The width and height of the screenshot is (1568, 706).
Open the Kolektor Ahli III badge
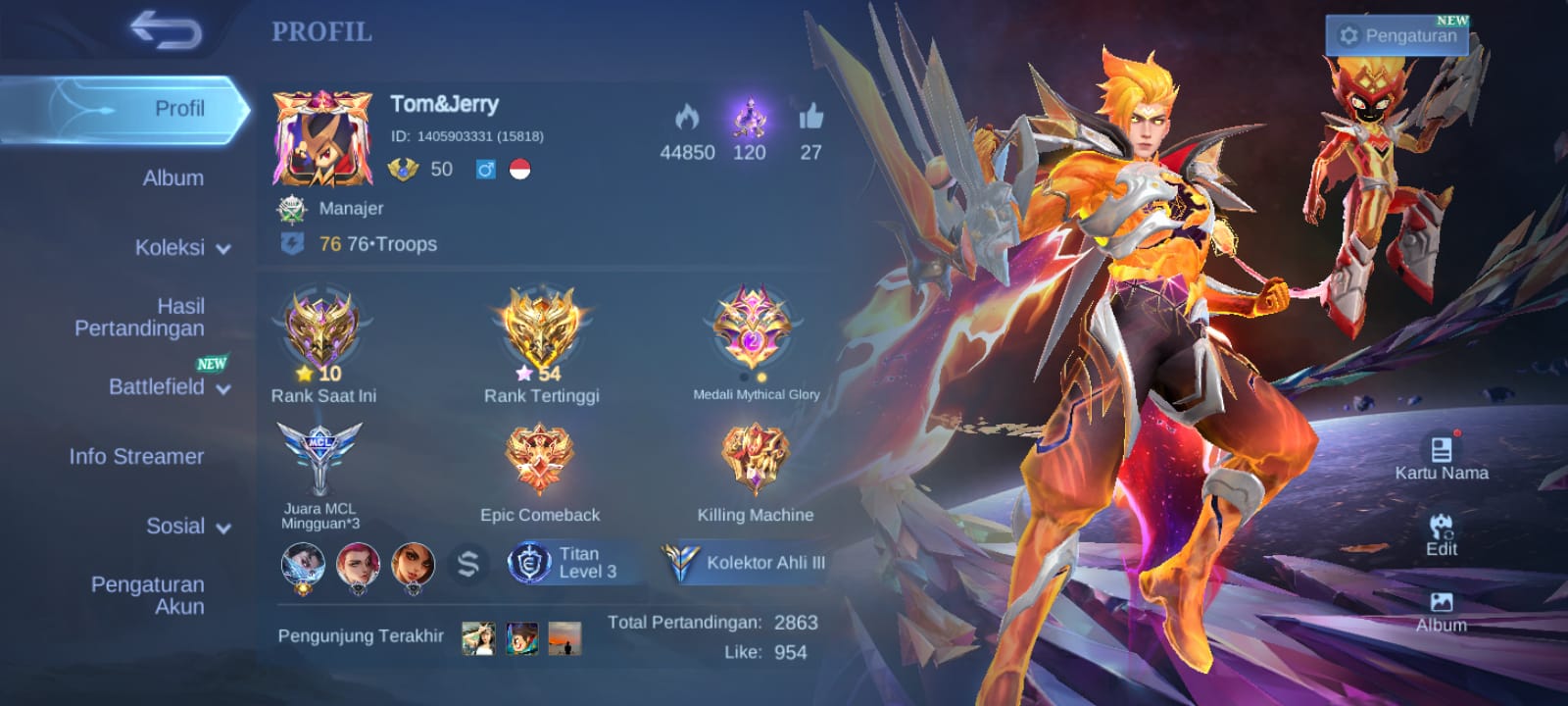pos(747,563)
